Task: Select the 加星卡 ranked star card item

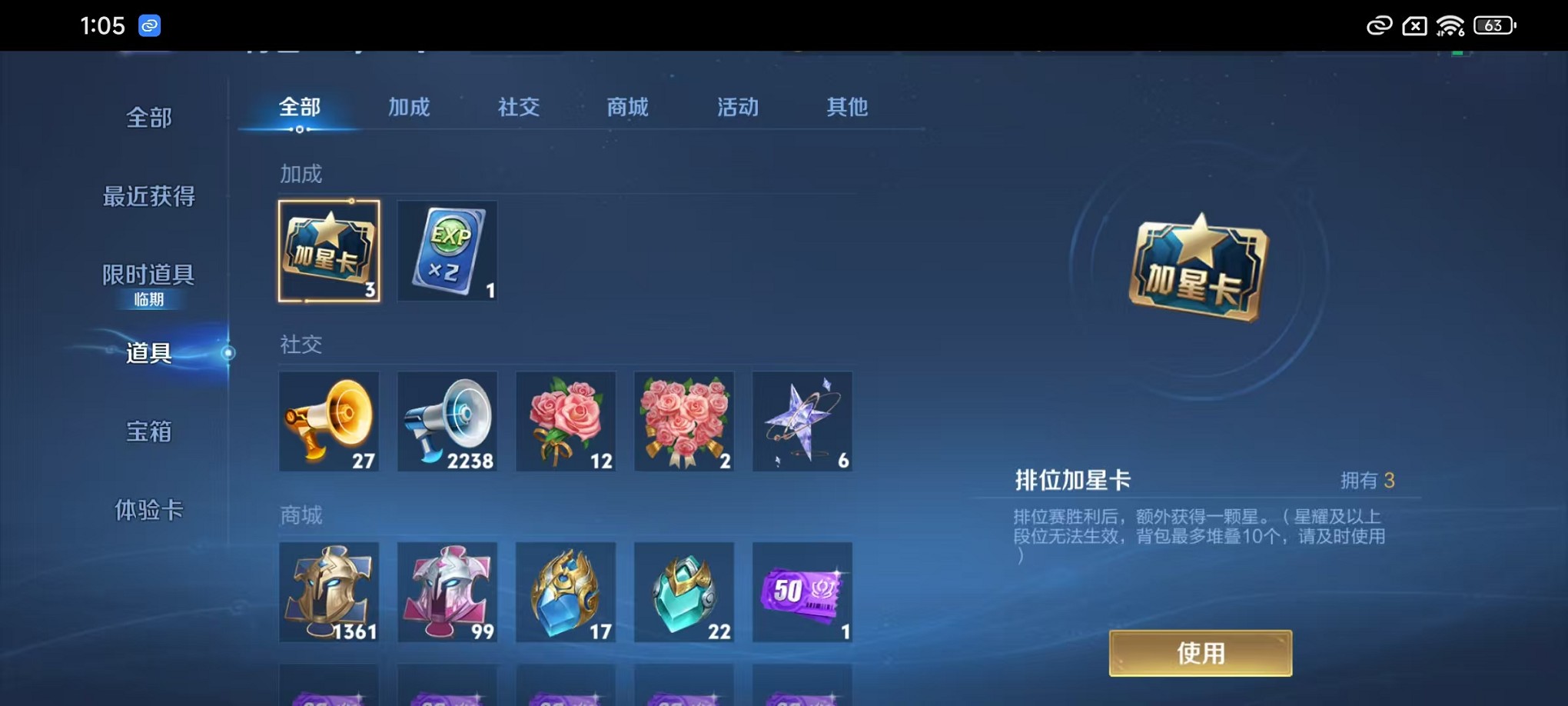Action: click(x=329, y=251)
